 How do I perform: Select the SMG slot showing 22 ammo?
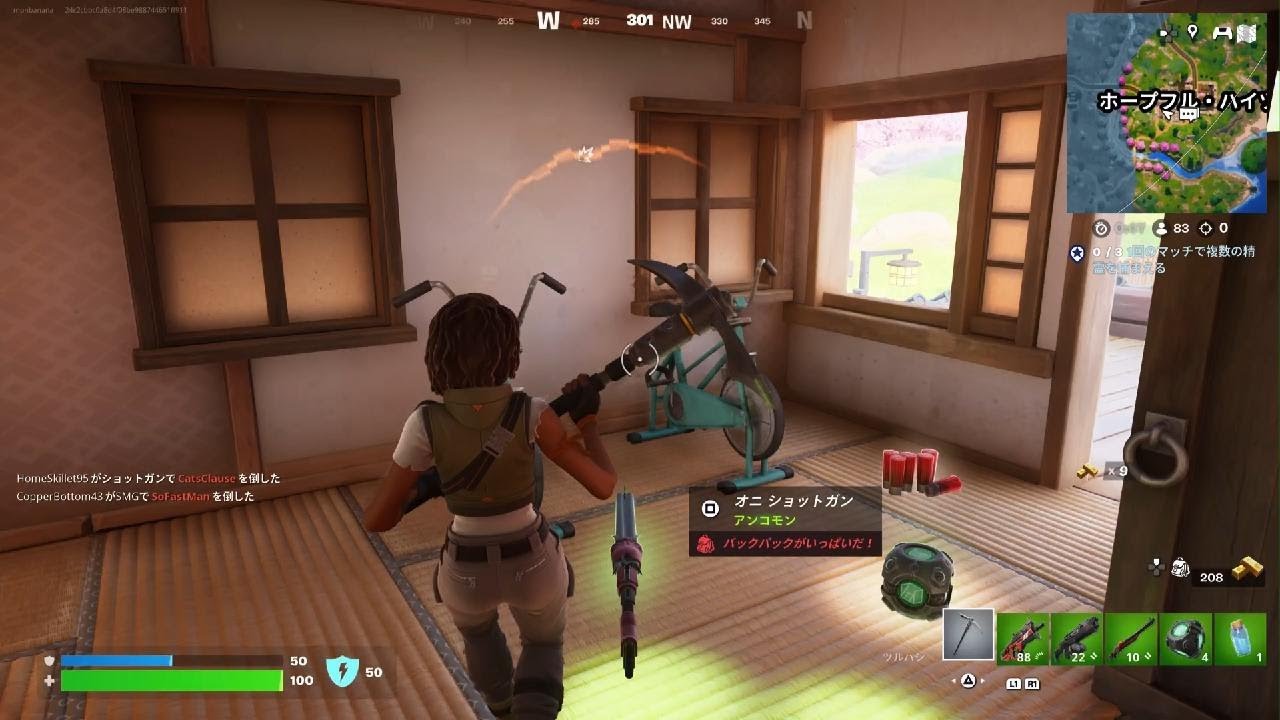pyautogui.click(x=1076, y=637)
